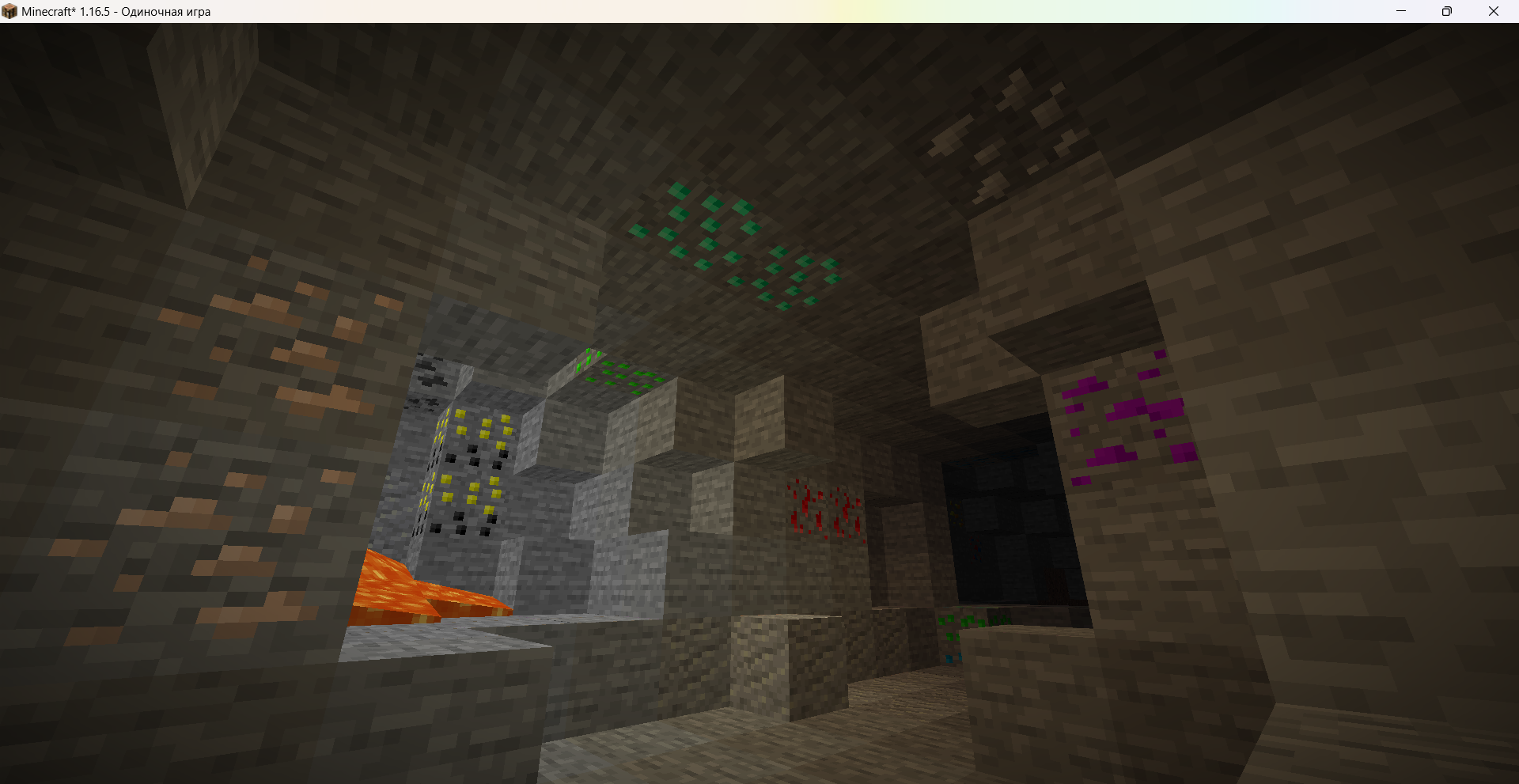This screenshot has width=1519, height=784.
Task: Click the maximize window button
Action: 1448,11
